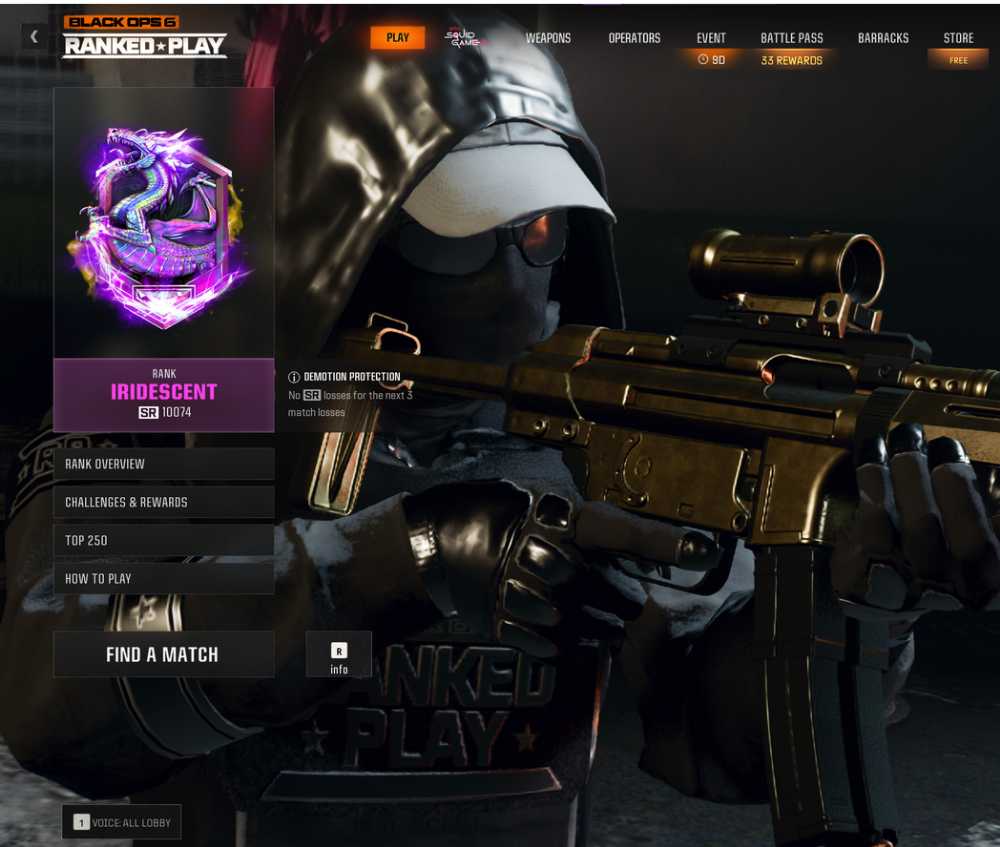Image resolution: width=1000 pixels, height=847 pixels.
Task: Go back with the arrow button
Action: [34, 37]
